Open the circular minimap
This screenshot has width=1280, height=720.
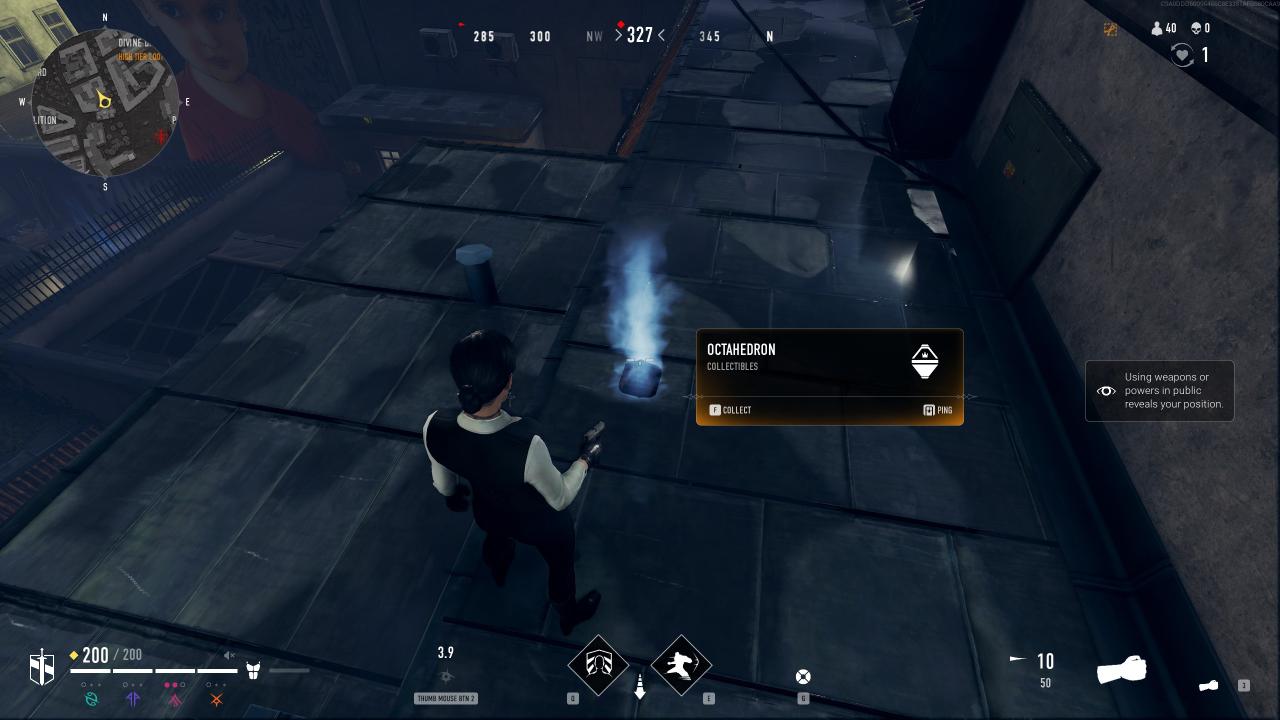105,102
